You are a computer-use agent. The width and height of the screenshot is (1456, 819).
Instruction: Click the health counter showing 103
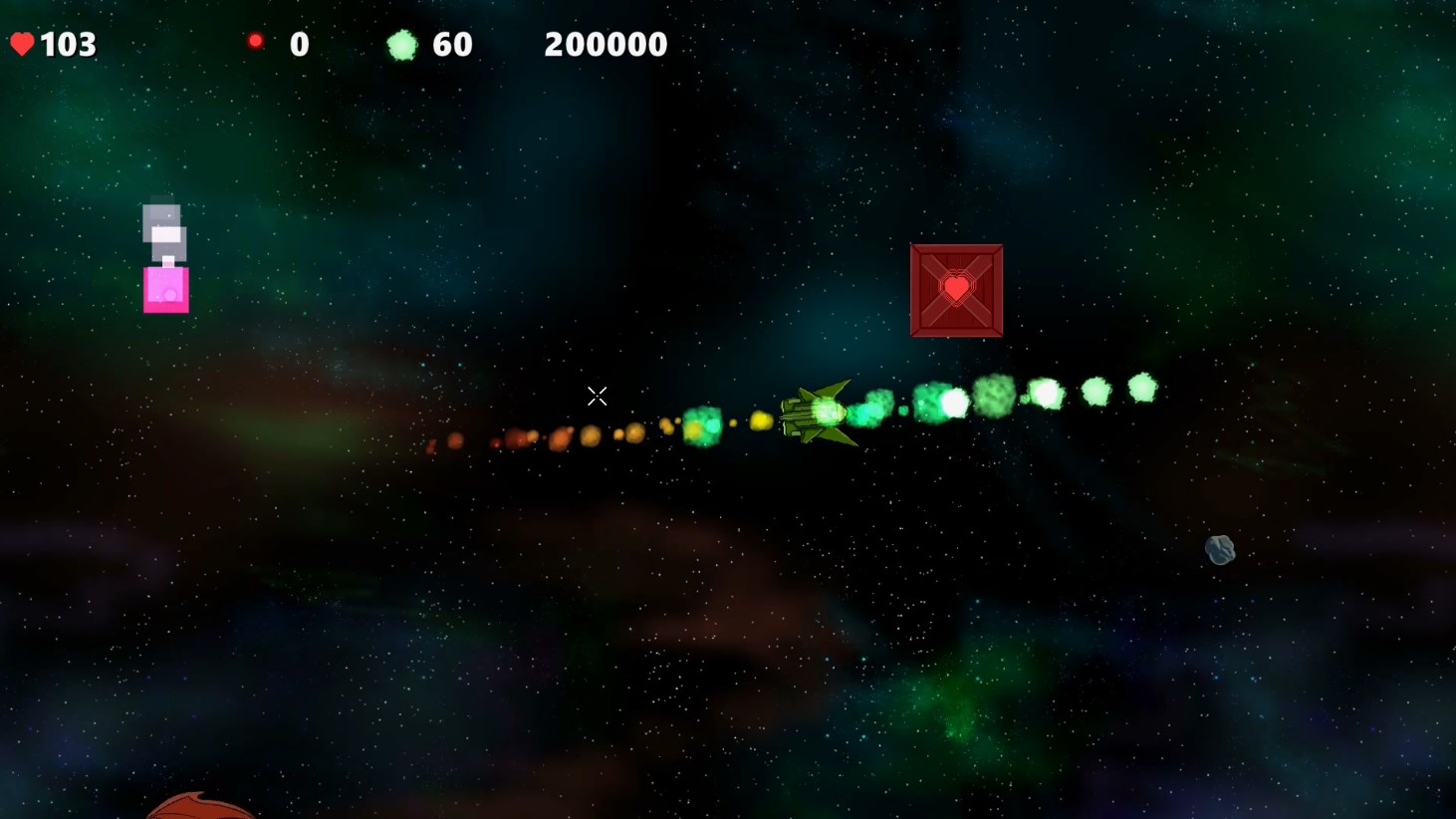pyautogui.click(x=68, y=43)
